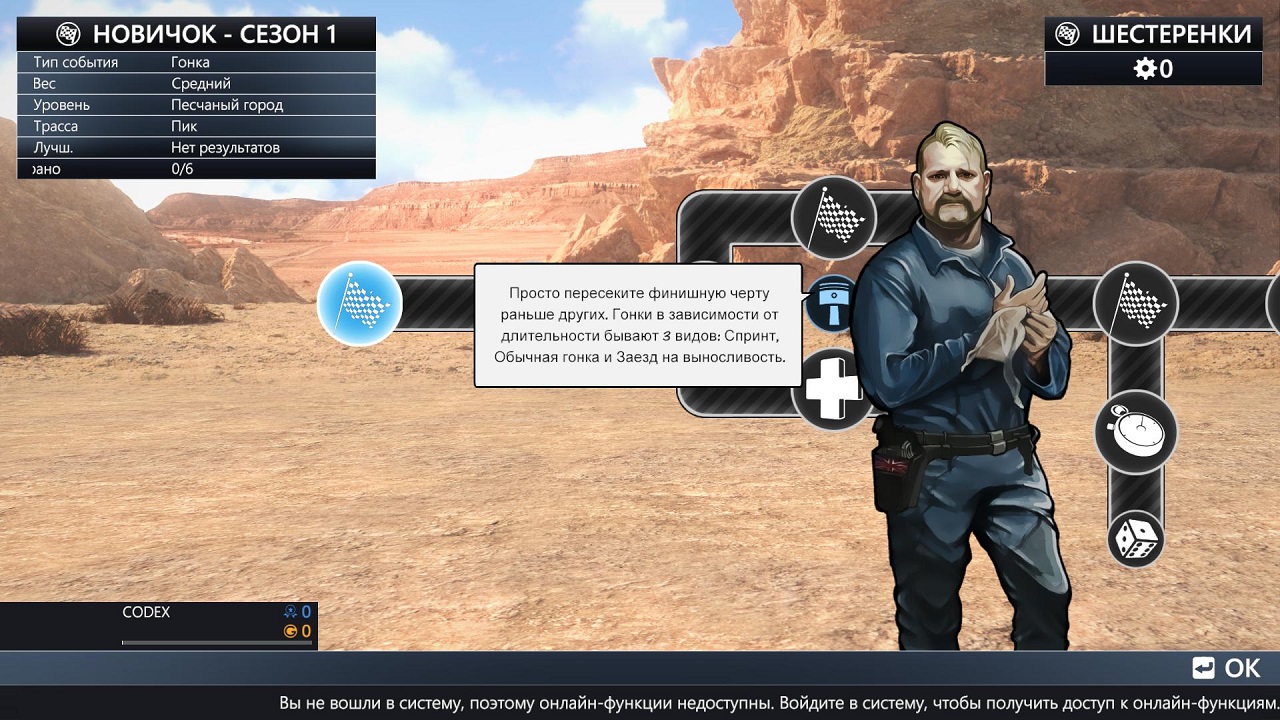The image size is (1280, 720).
Task: Confirm with the OK button
Action: click(x=1227, y=668)
